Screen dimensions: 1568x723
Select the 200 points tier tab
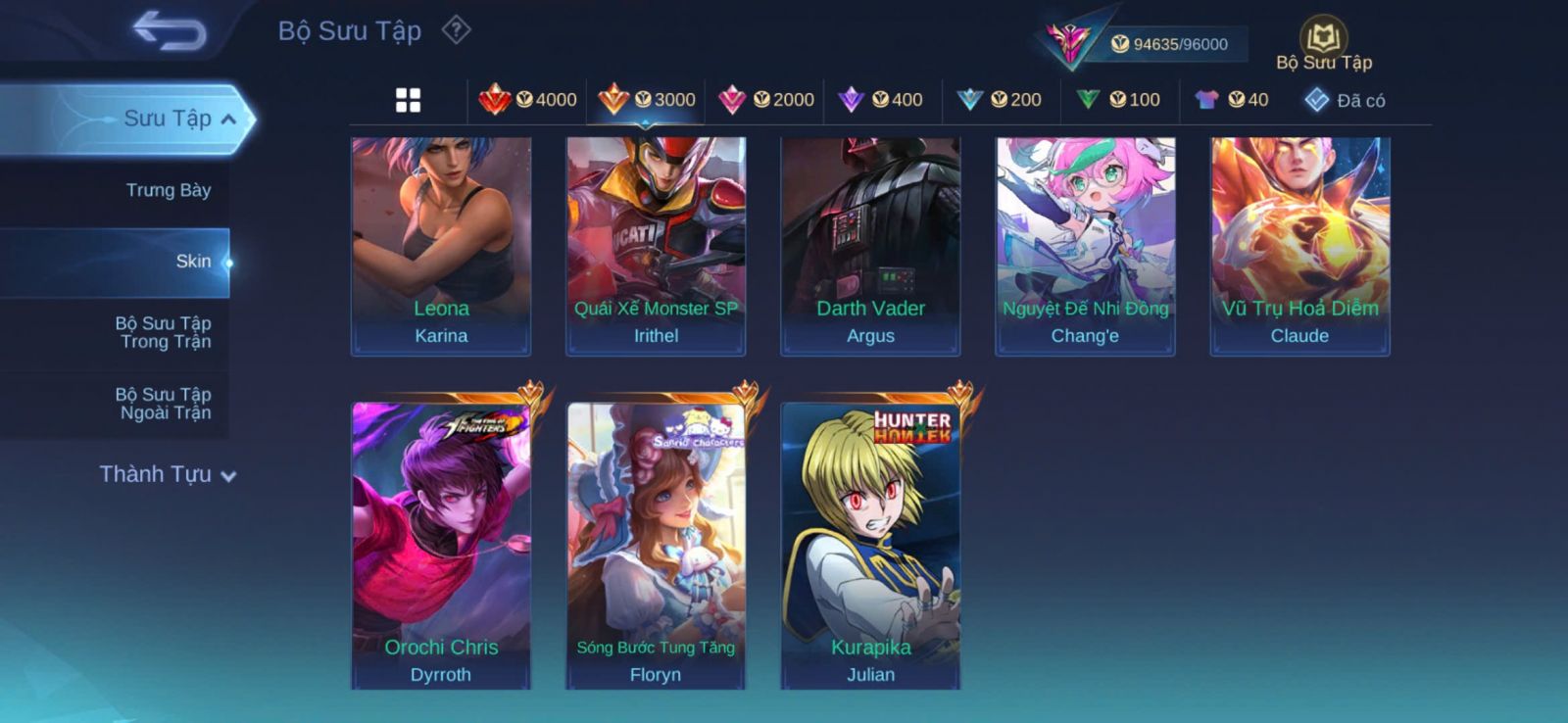click(x=1000, y=100)
